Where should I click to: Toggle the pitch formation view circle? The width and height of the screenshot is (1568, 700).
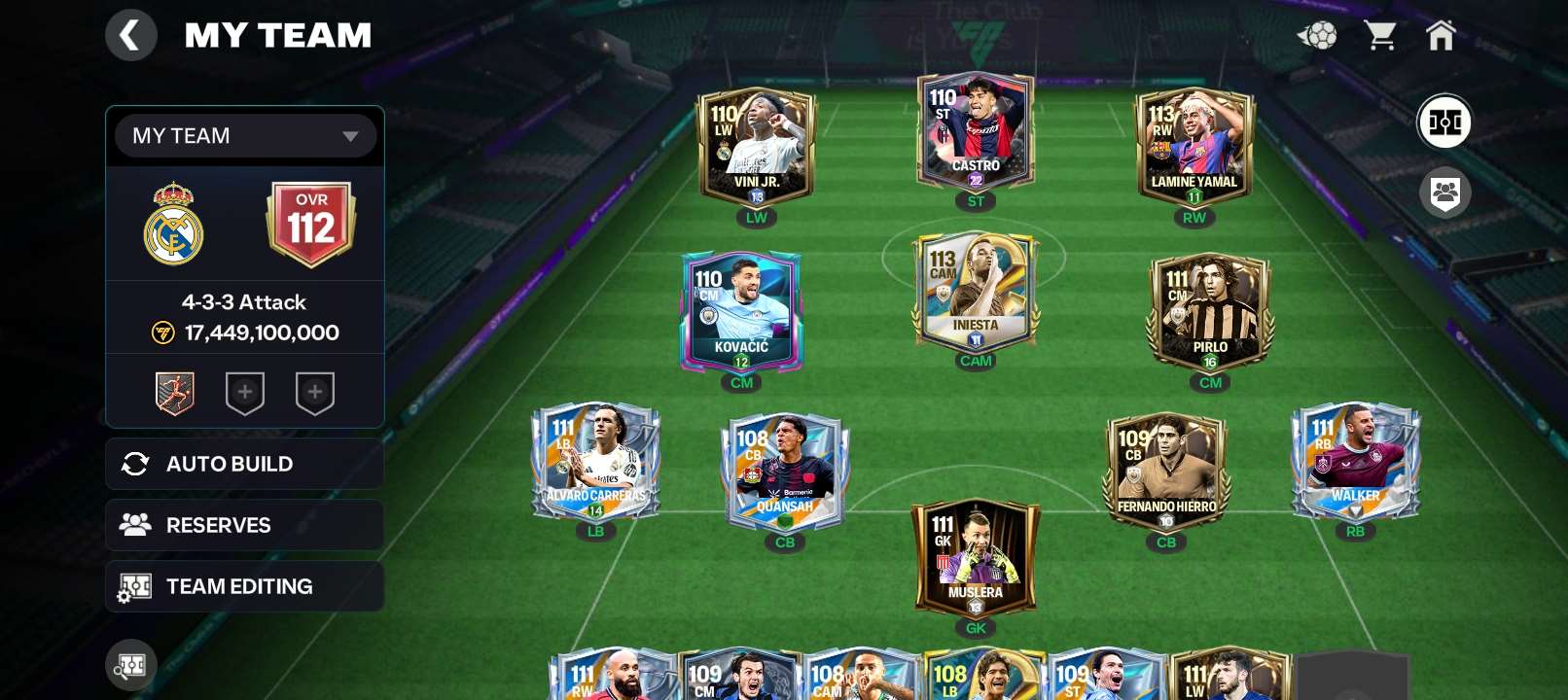click(1445, 122)
